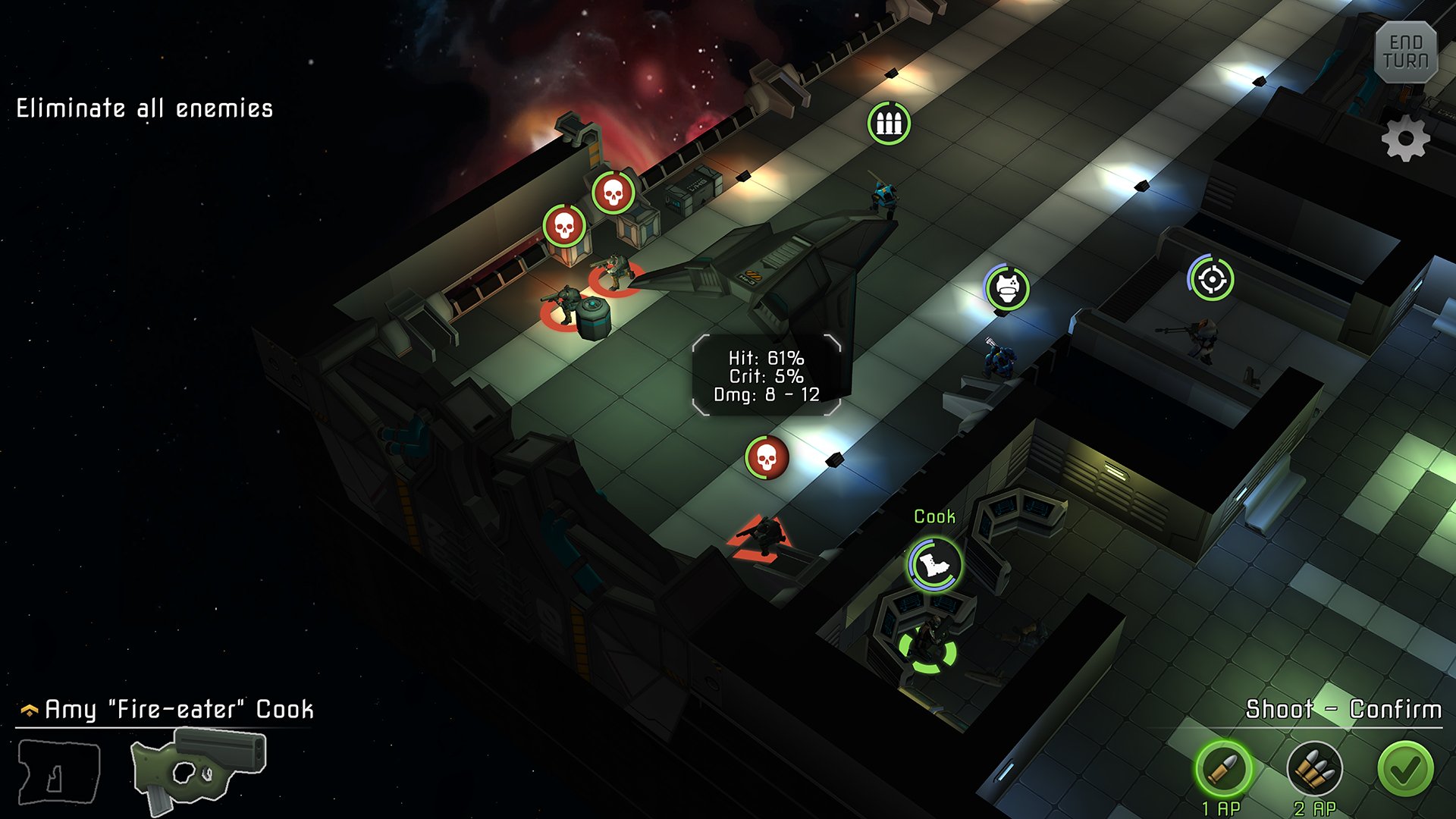The width and height of the screenshot is (1456, 819).
Task: Confirm the shot with the green checkmark
Action: 1404,768
